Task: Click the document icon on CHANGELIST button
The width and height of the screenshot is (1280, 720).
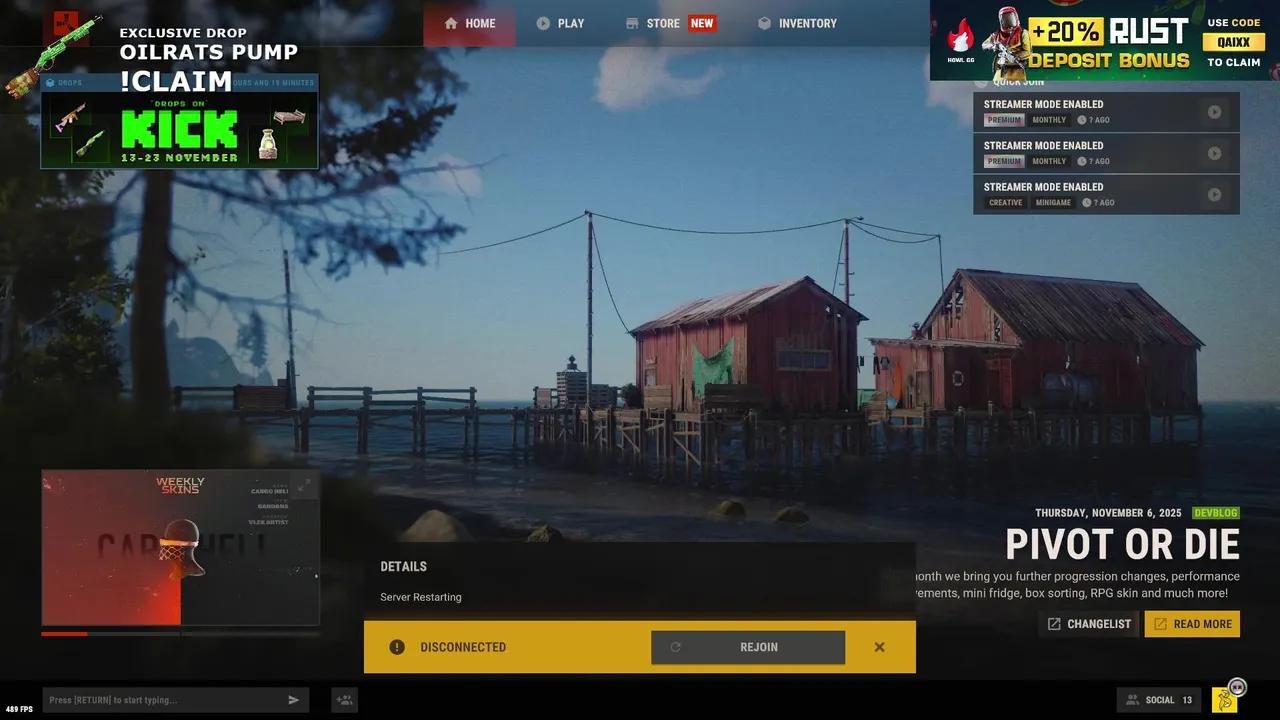Action: (1055, 623)
